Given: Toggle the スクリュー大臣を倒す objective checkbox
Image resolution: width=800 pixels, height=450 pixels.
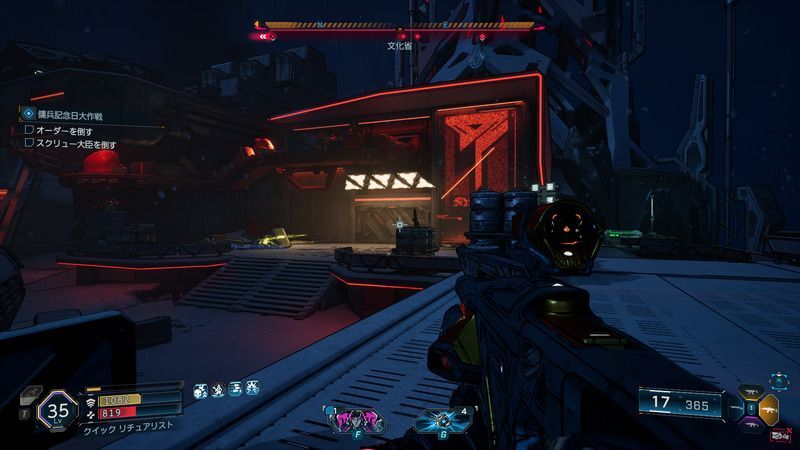Looking at the screenshot, I should pos(29,144).
